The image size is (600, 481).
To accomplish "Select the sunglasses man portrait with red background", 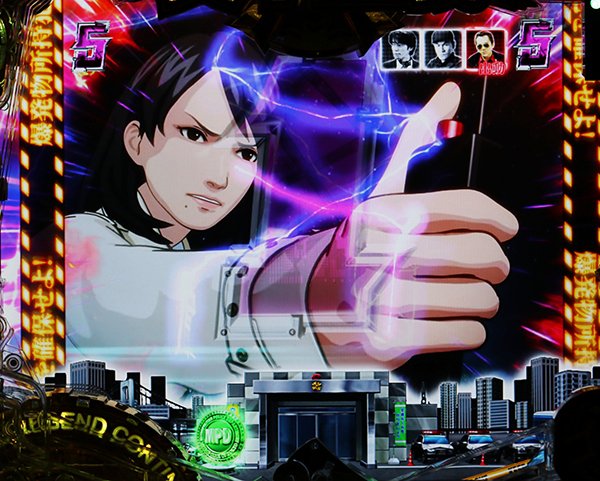I will (486, 50).
